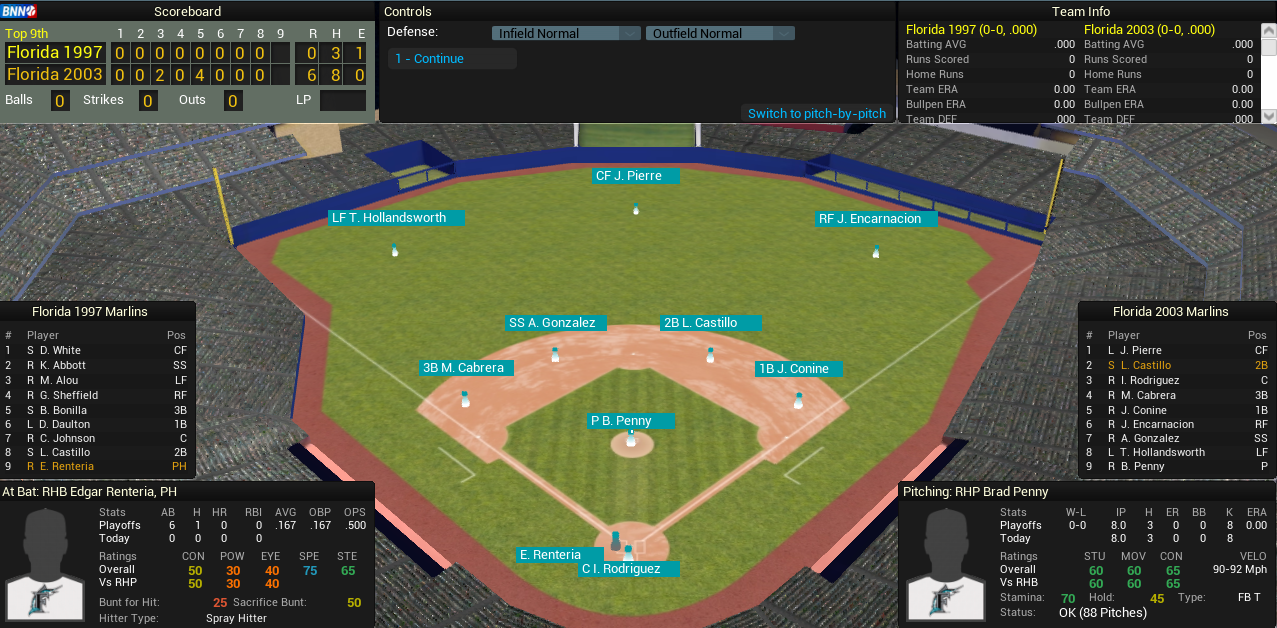The width and height of the screenshot is (1277, 628).
Task: Select catcher label C I. Rodriguez
Action: pyautogui.click(x=627, y=569)
